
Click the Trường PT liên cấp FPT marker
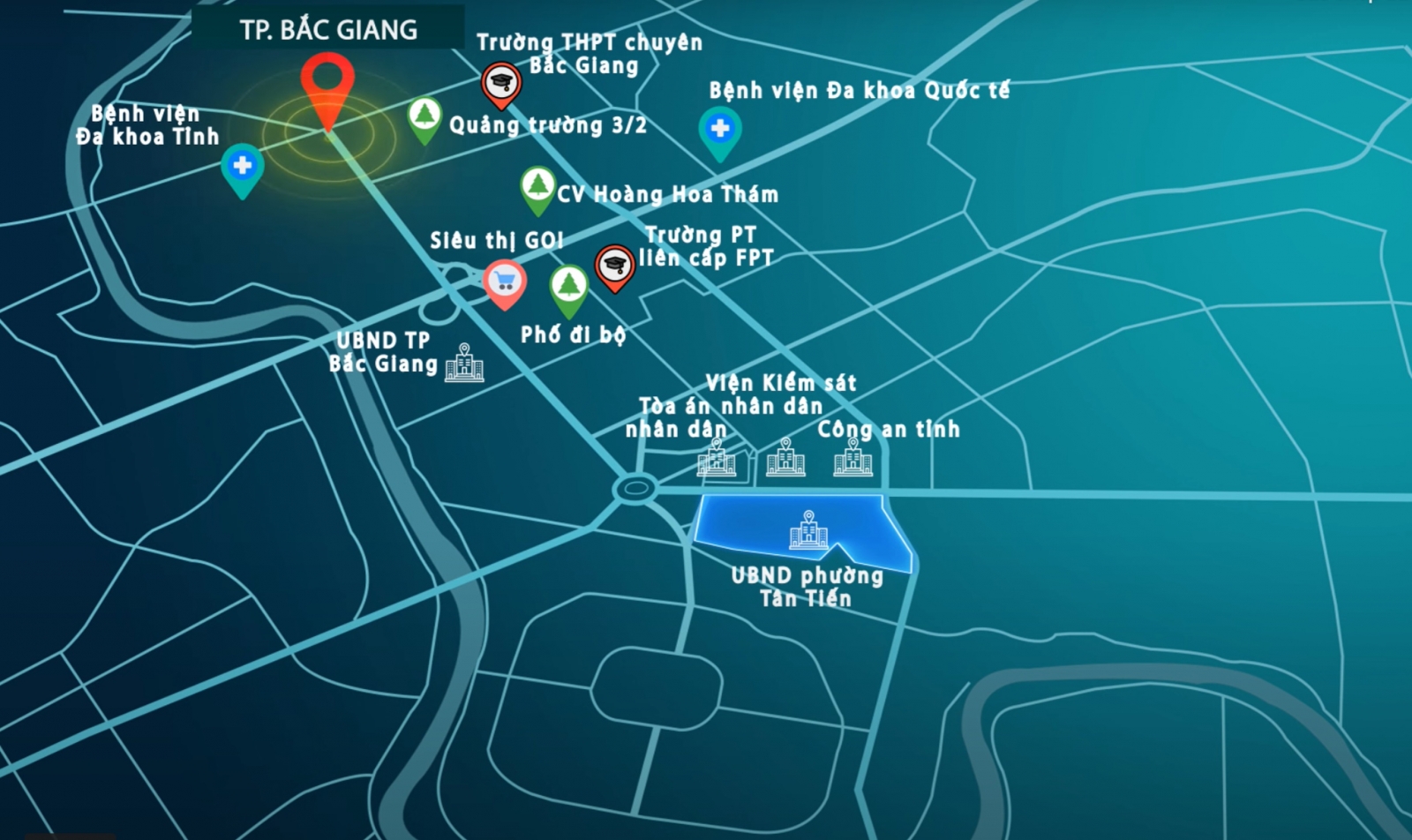615,265
